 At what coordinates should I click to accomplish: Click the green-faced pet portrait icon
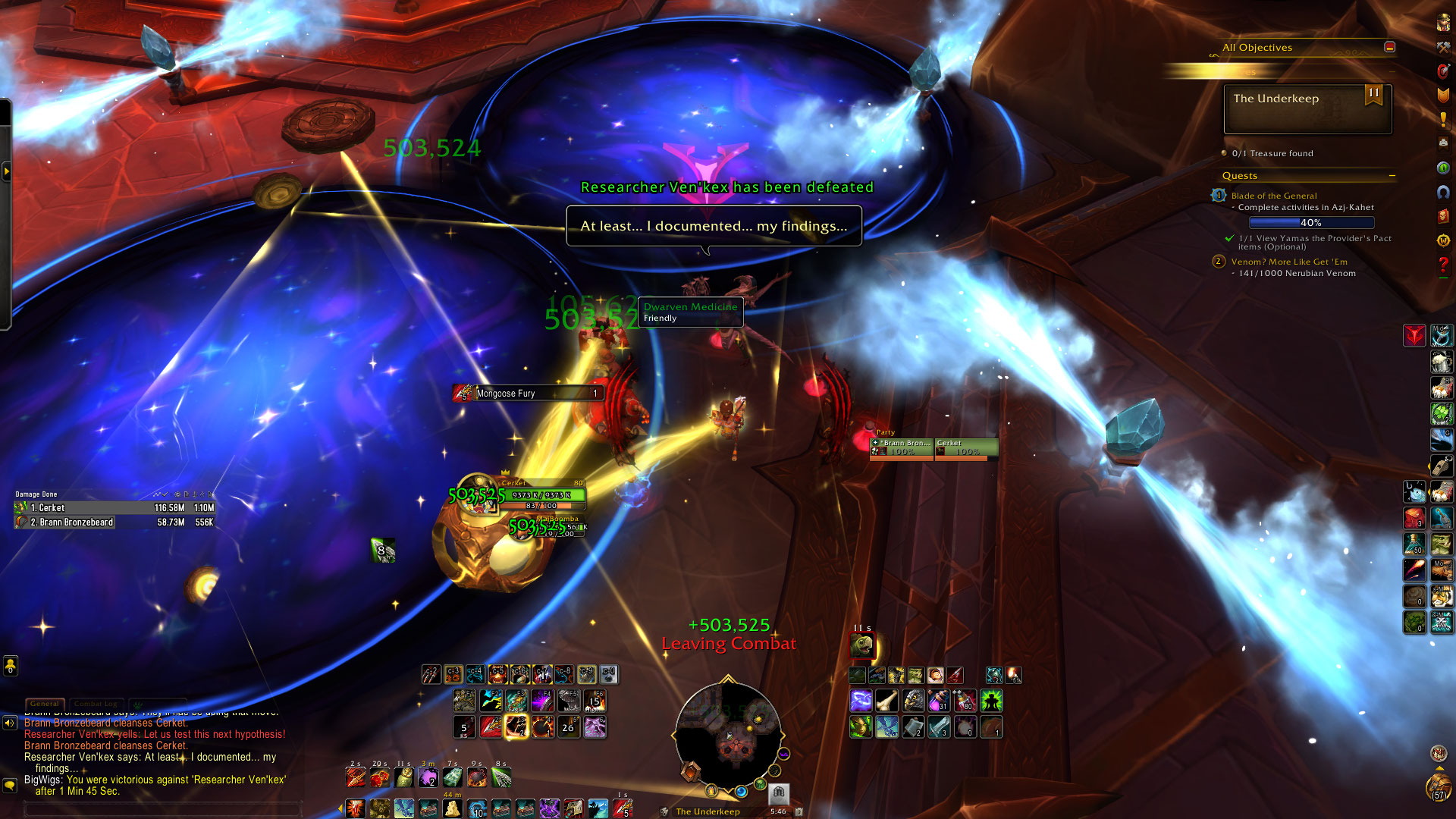pos(861,645)
